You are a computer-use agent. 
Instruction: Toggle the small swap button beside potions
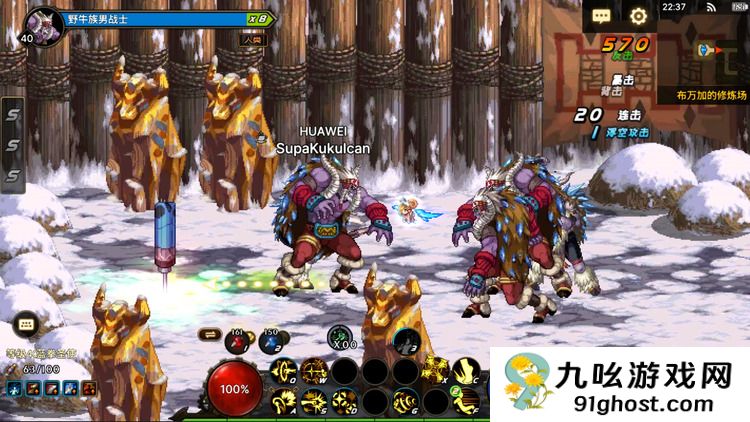(209, 334)
